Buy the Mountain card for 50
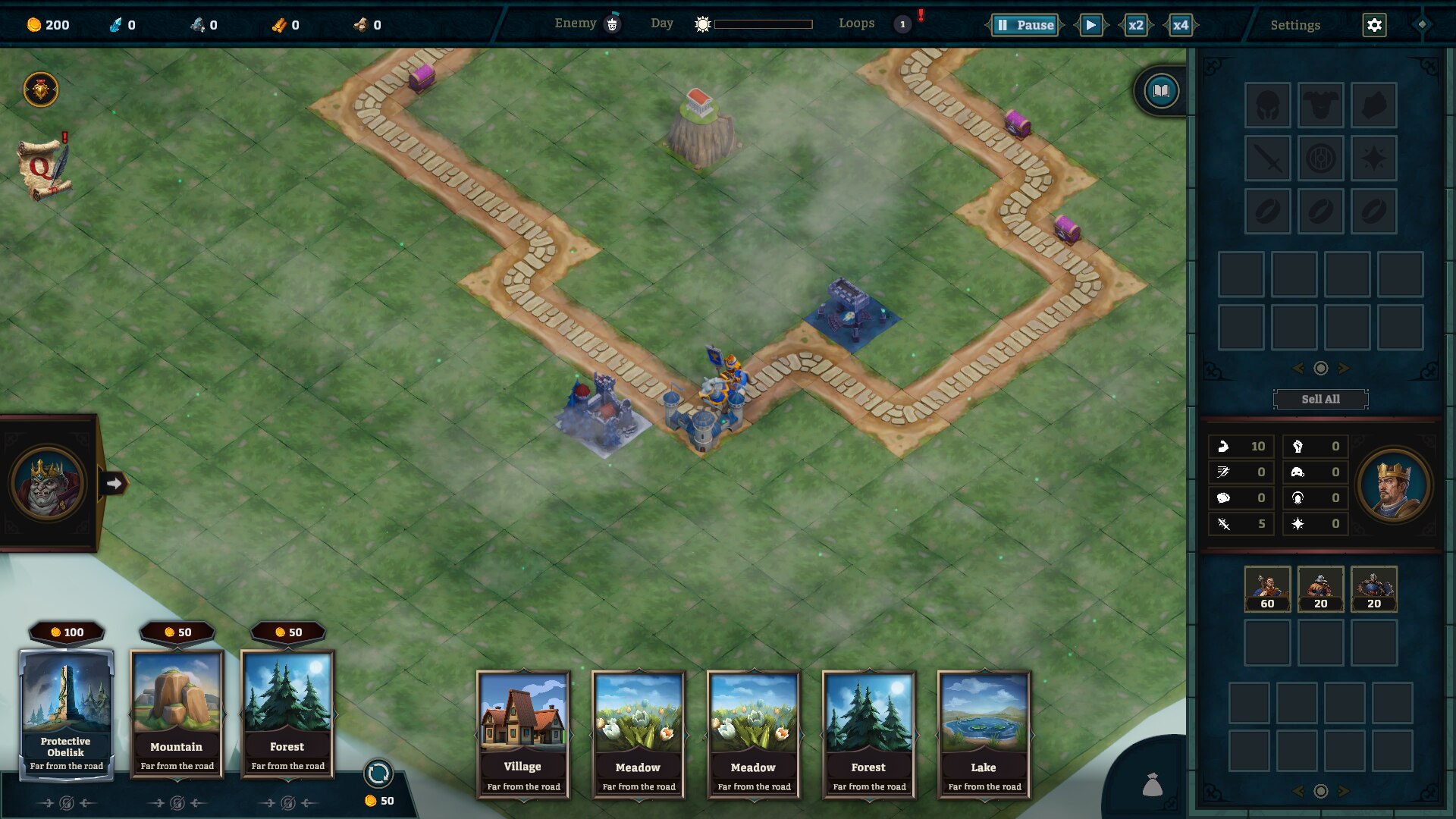The image size is (1456, 819). coord(177,713)
